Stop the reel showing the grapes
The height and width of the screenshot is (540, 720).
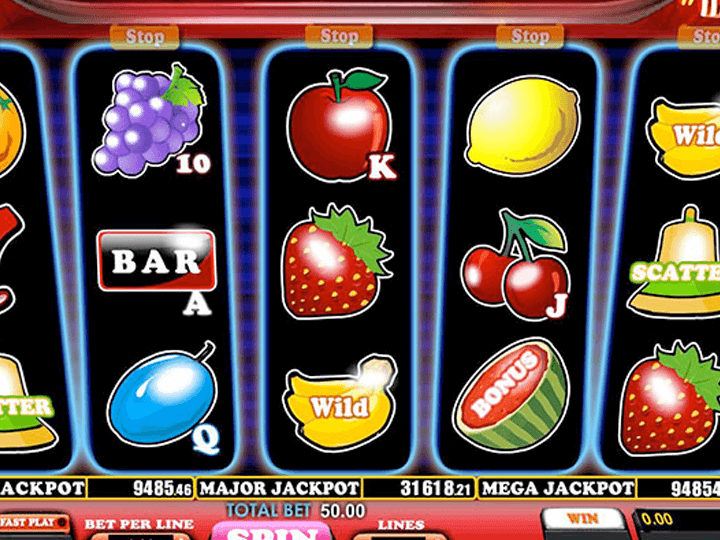145,38
